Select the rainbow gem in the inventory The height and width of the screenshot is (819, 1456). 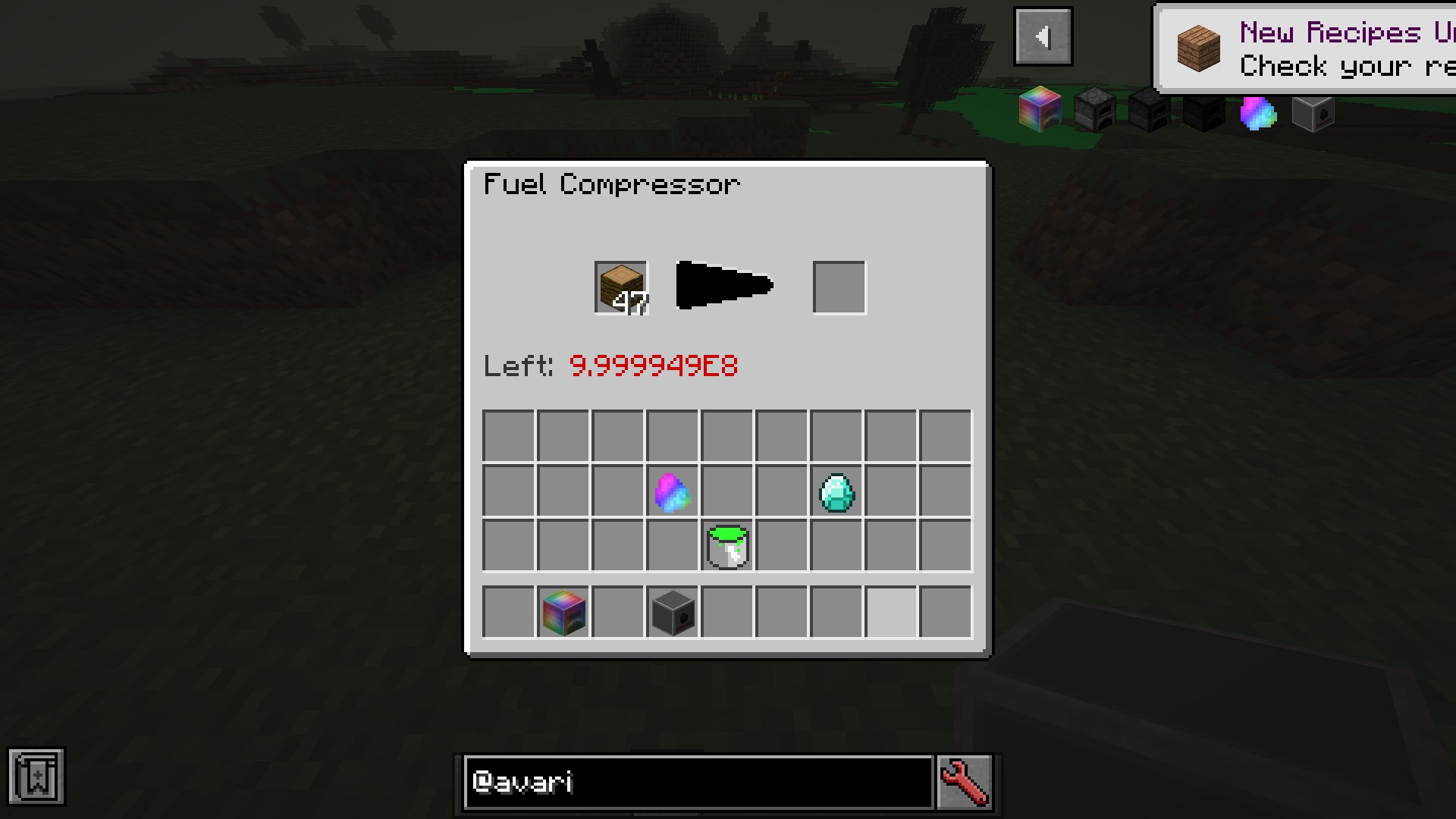[672, 491]
